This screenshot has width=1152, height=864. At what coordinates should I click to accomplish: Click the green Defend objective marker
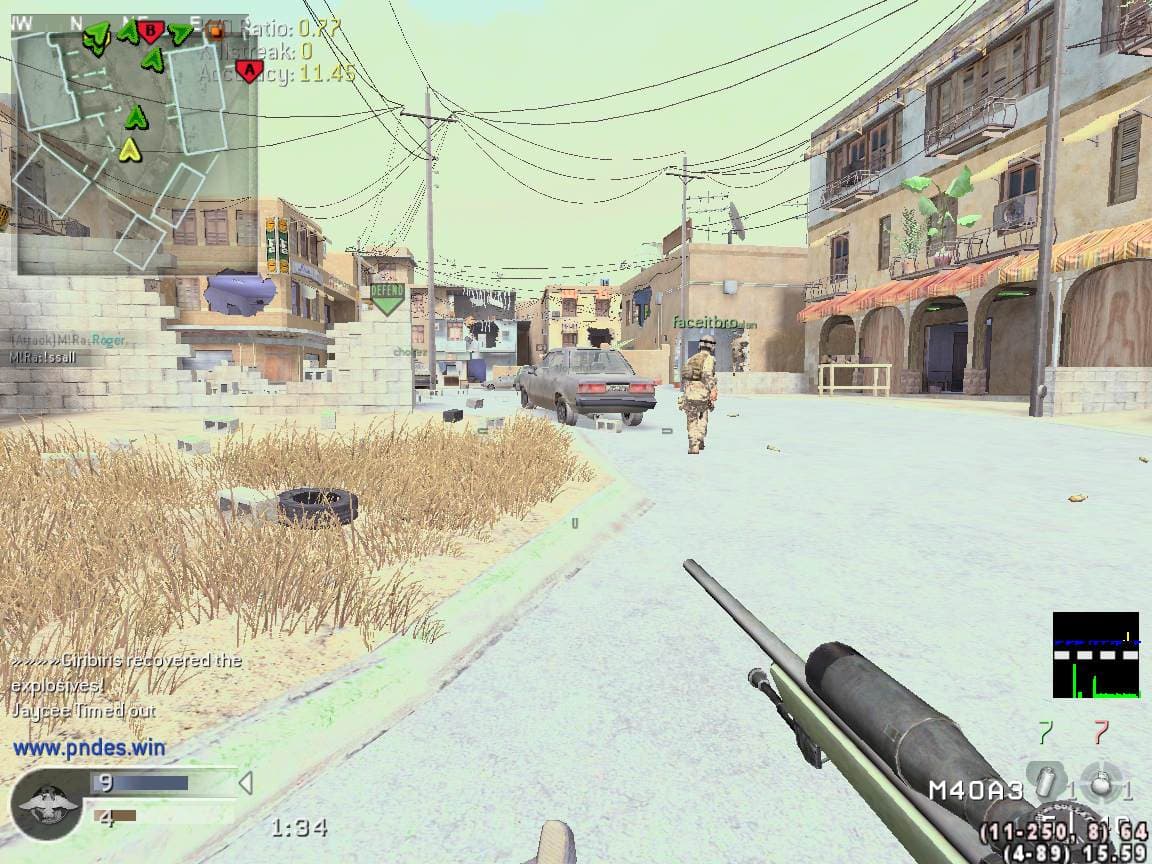(x=387, y=297)
